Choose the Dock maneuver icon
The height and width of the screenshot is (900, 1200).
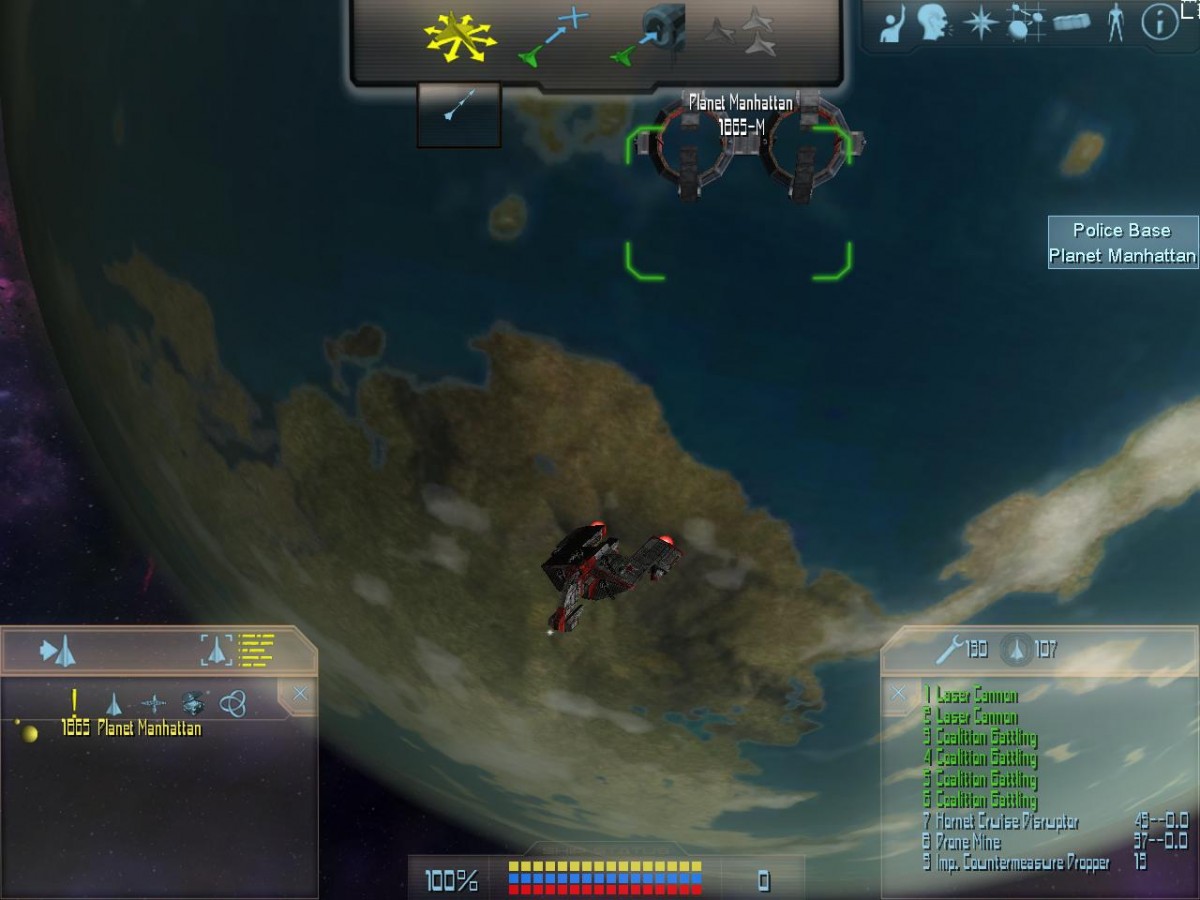point(648,35)
